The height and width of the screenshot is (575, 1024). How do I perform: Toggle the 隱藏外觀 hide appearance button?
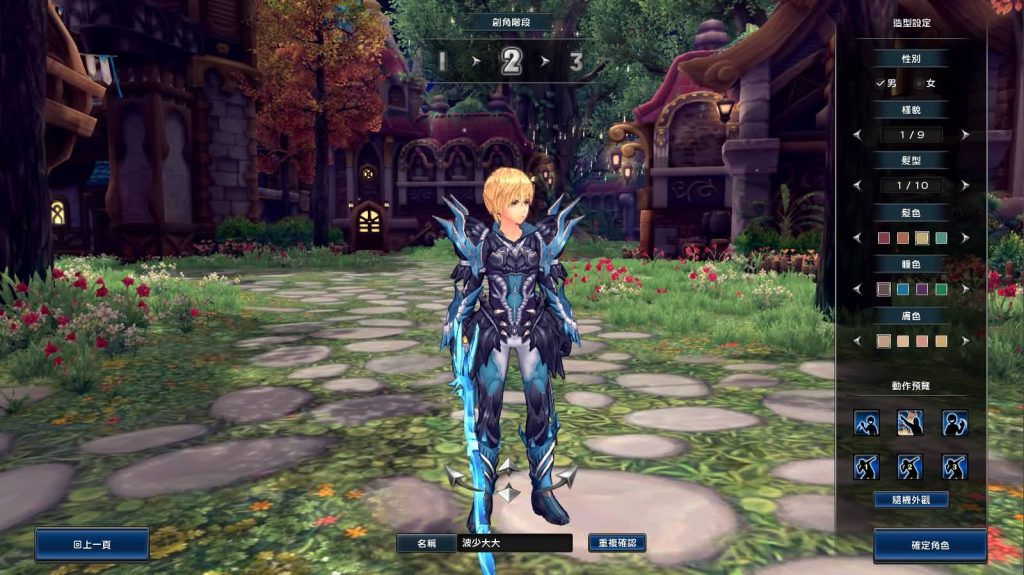910,499
